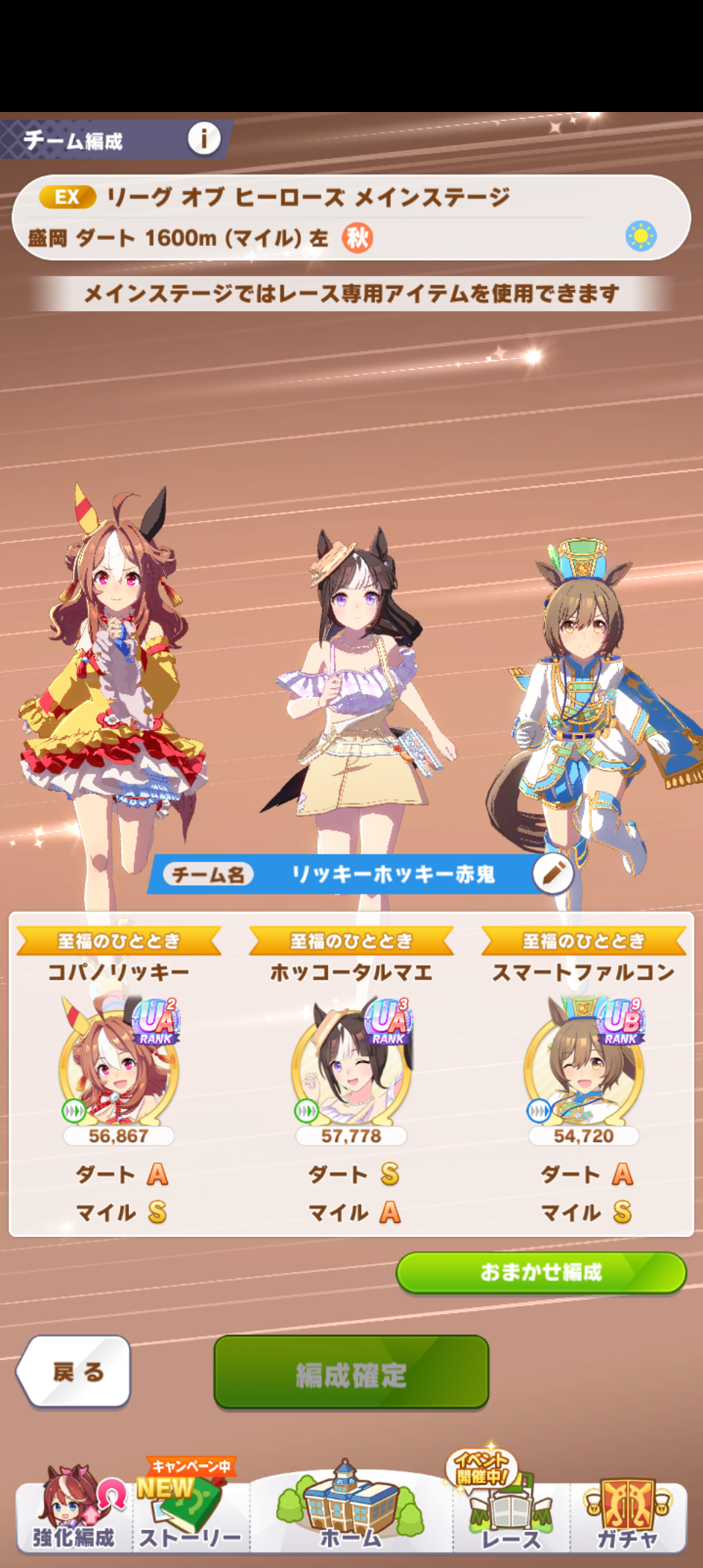Open the レース race menu
The width and height of the screenshot is (703, 1568).
click(x=510, y=1512)
